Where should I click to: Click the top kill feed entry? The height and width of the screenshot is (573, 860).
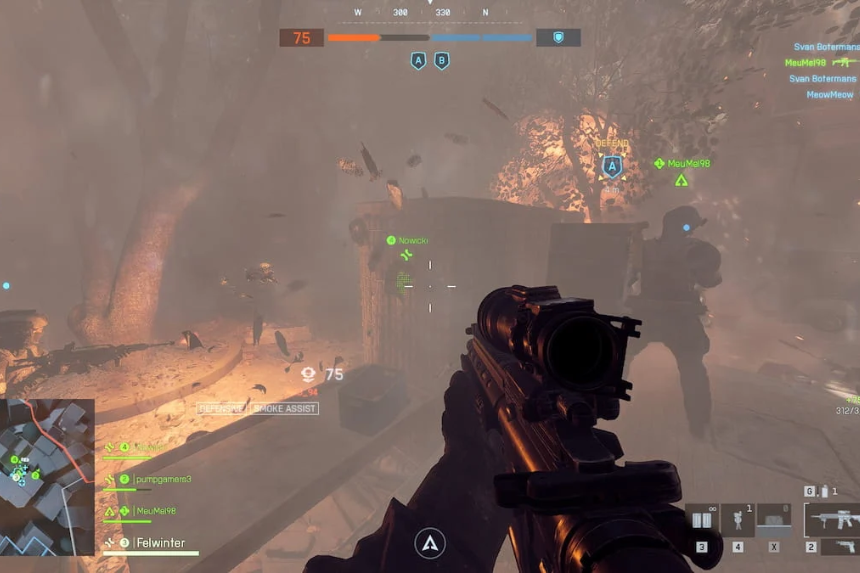point(824,46)
